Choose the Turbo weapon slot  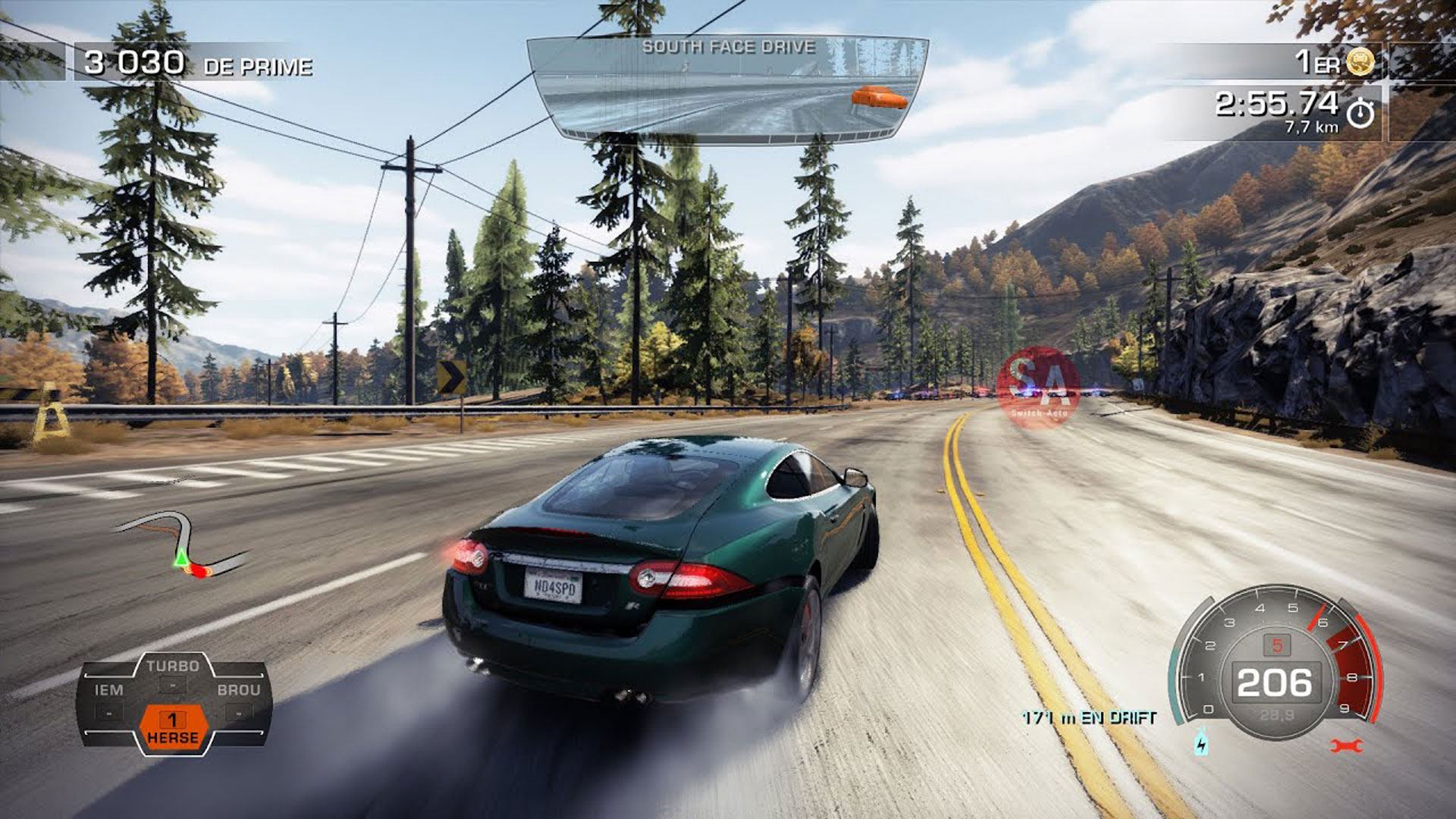pyautogui.click(x=173, y=673)
